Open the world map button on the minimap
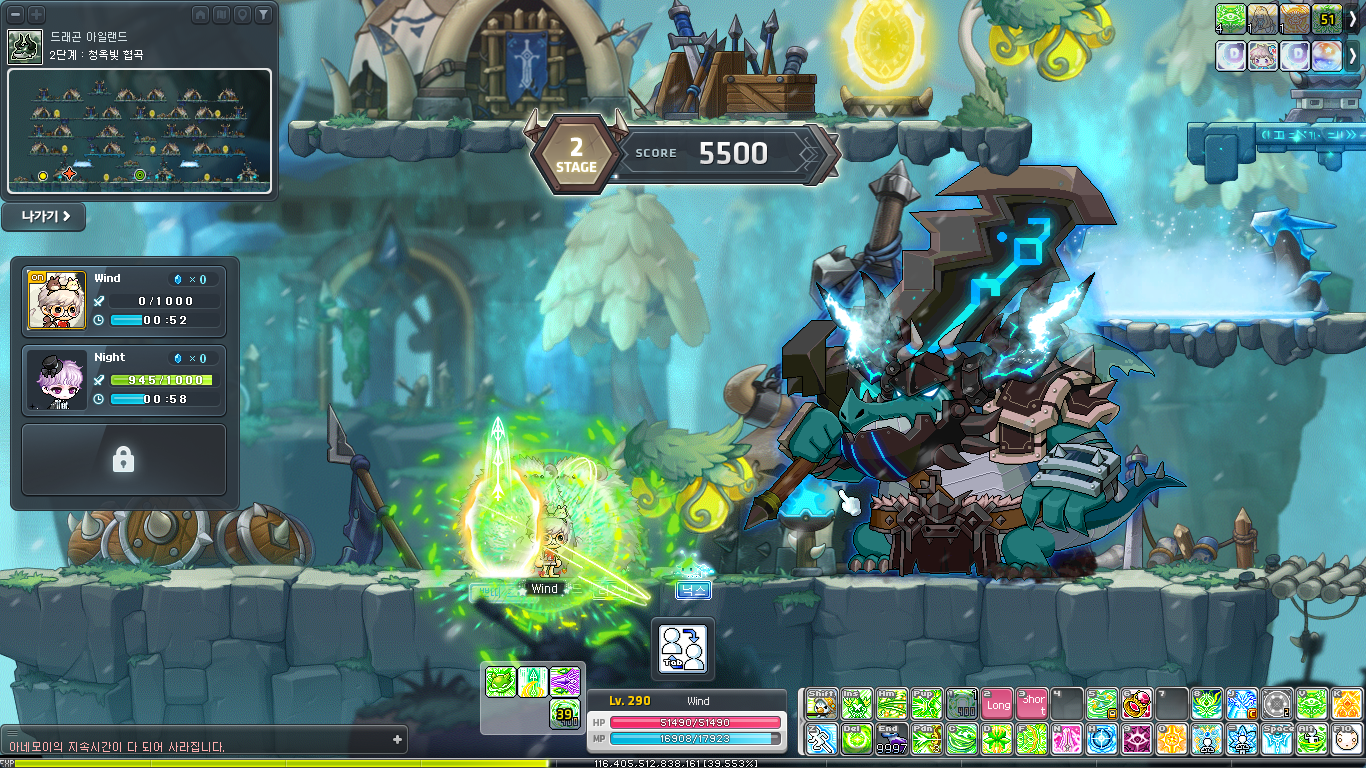The height and width of the screenshot is (768, 1366). click(221, 14)
